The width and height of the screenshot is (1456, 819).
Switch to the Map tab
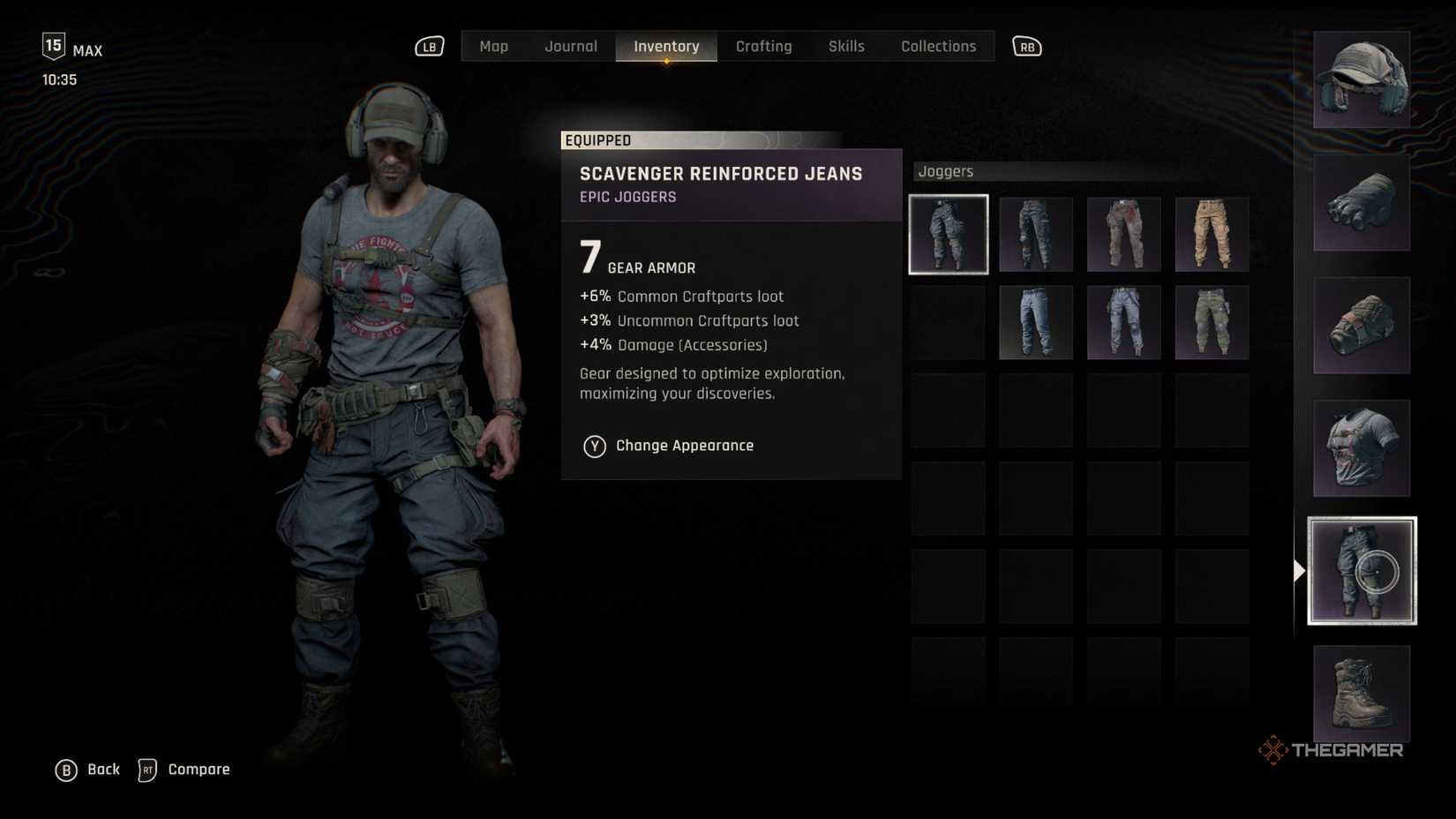(x=493, y=46)
